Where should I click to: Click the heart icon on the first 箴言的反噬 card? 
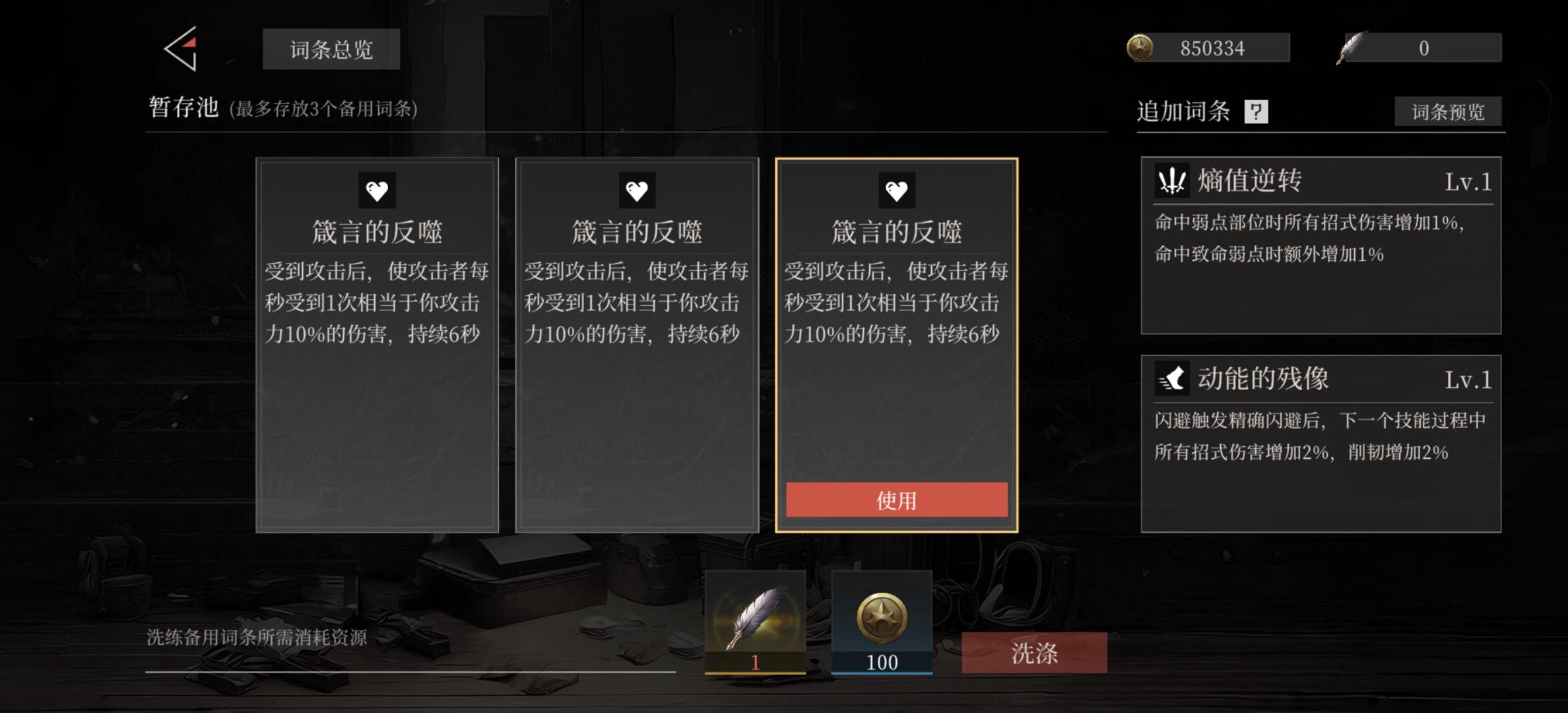[377, 189]
